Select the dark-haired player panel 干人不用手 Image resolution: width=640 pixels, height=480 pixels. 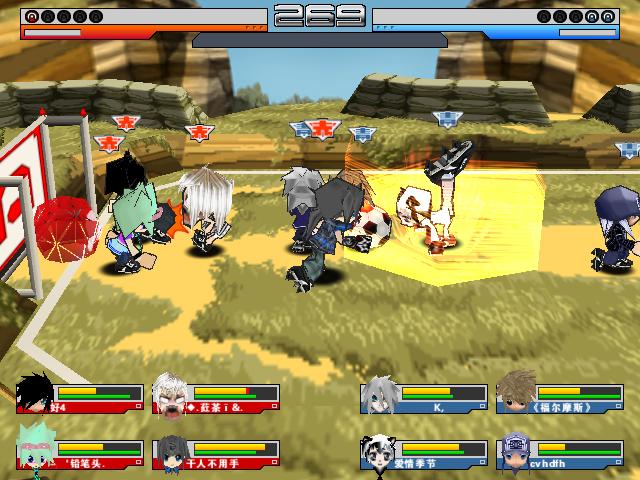click(215, 453)
